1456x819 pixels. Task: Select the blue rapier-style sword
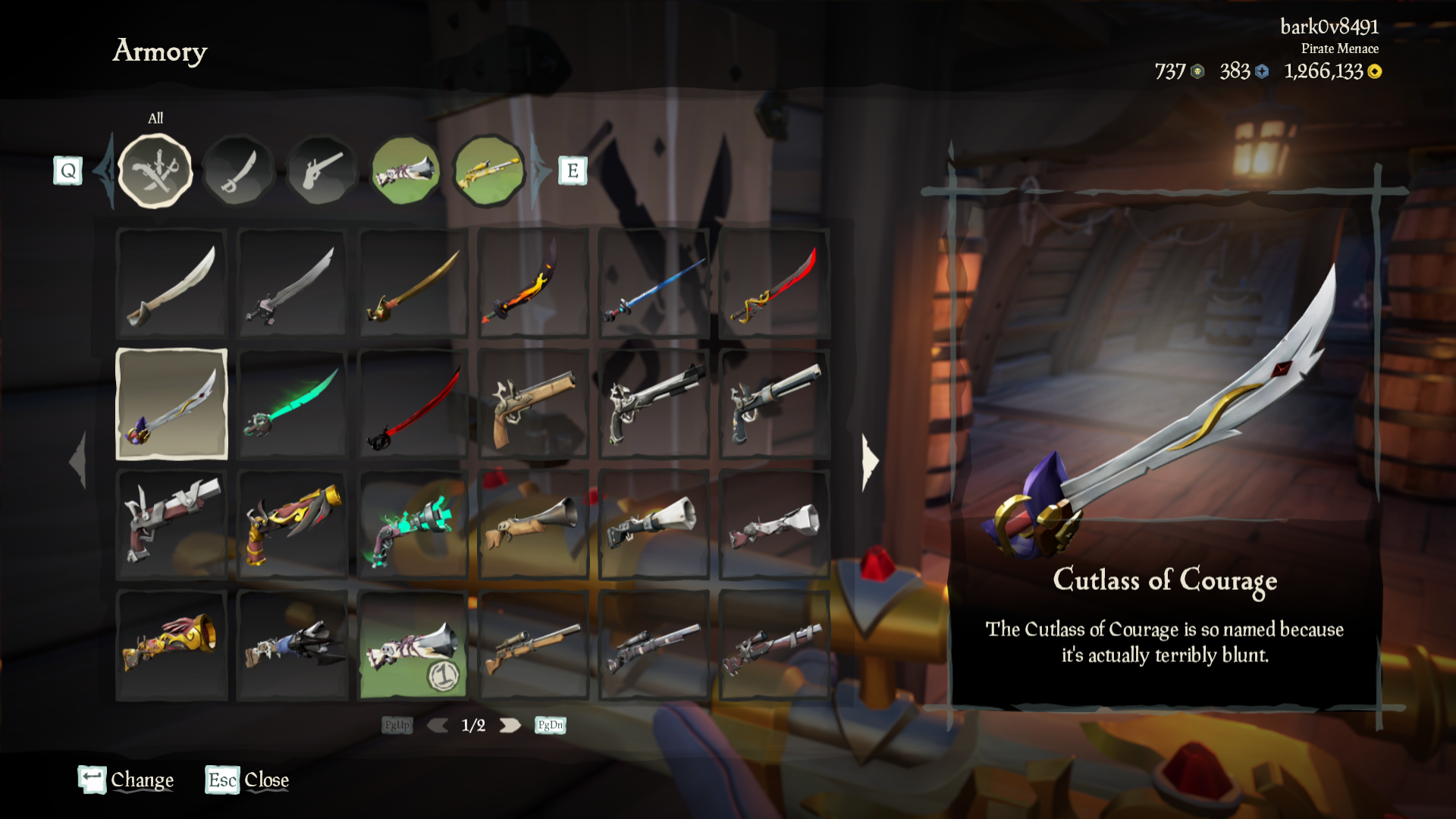[x=654, y=284]
